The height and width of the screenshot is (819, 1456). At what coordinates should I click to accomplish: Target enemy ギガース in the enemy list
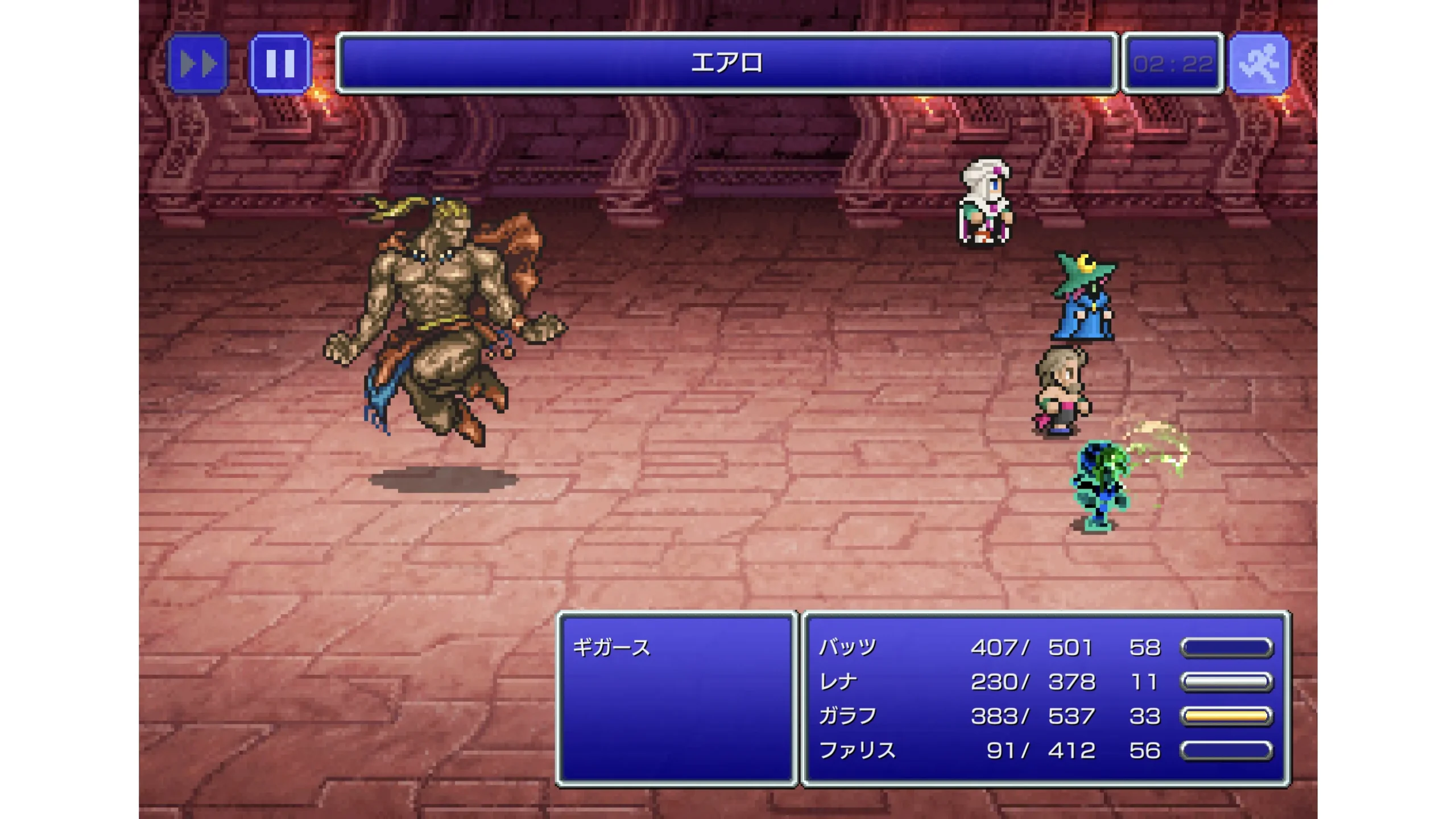pyautogui.click(x=611, y=647)
